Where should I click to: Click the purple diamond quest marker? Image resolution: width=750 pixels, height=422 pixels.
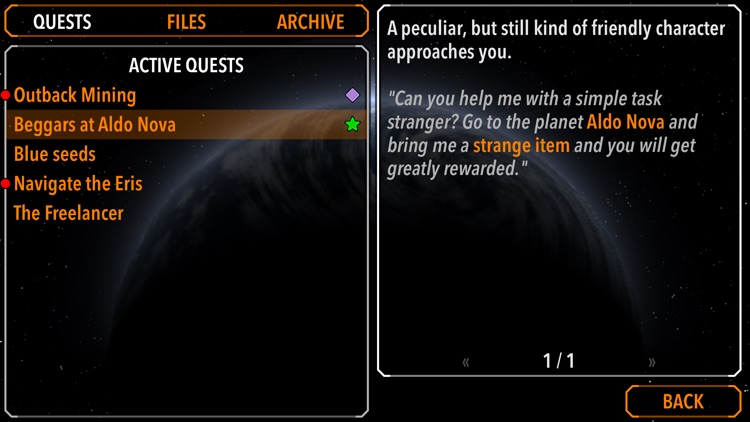[352, 95]
